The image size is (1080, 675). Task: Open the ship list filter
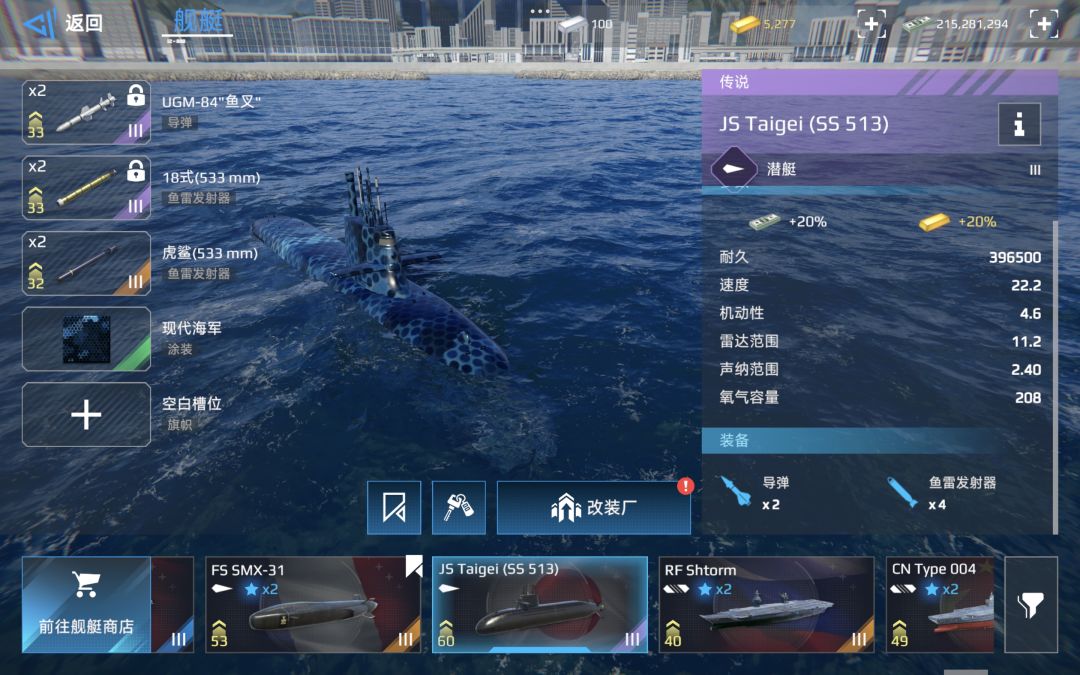[x=1031, y=604]
